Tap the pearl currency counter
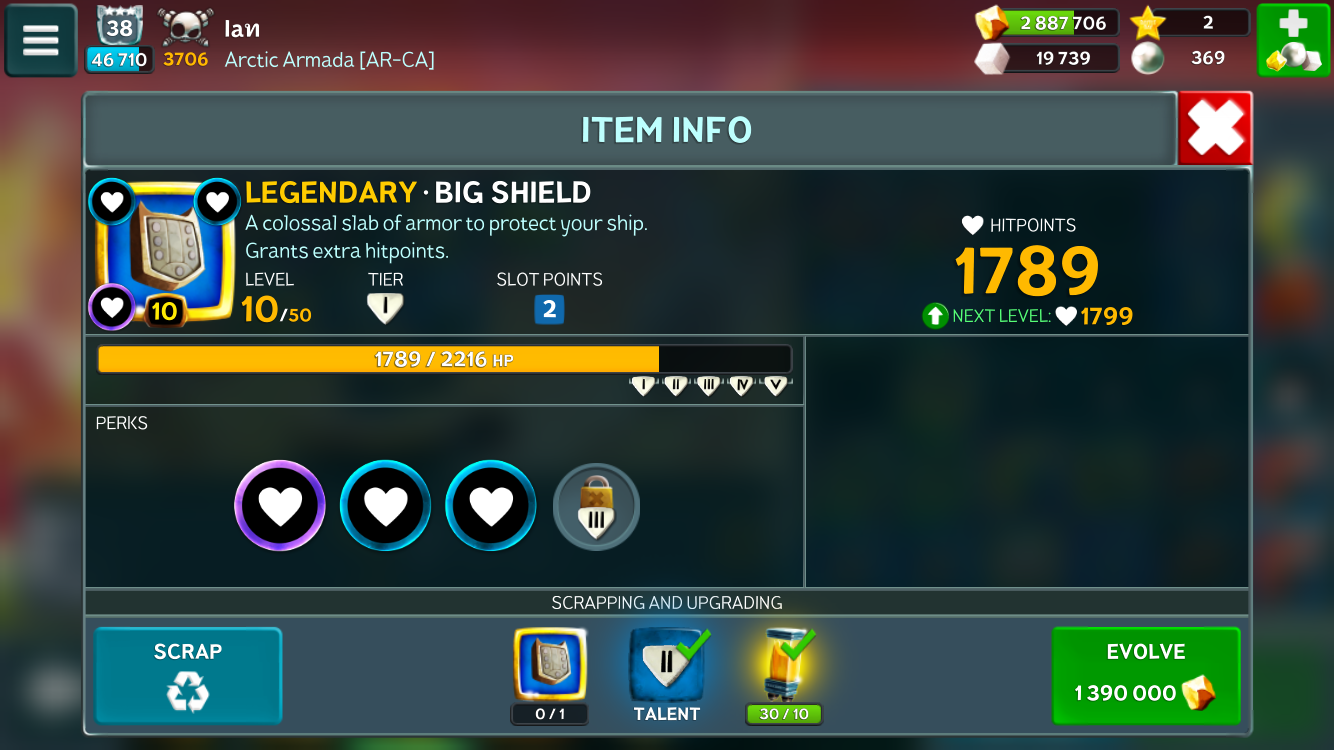Viewport: 1334px width, 750px height. tap(1190, 58)
